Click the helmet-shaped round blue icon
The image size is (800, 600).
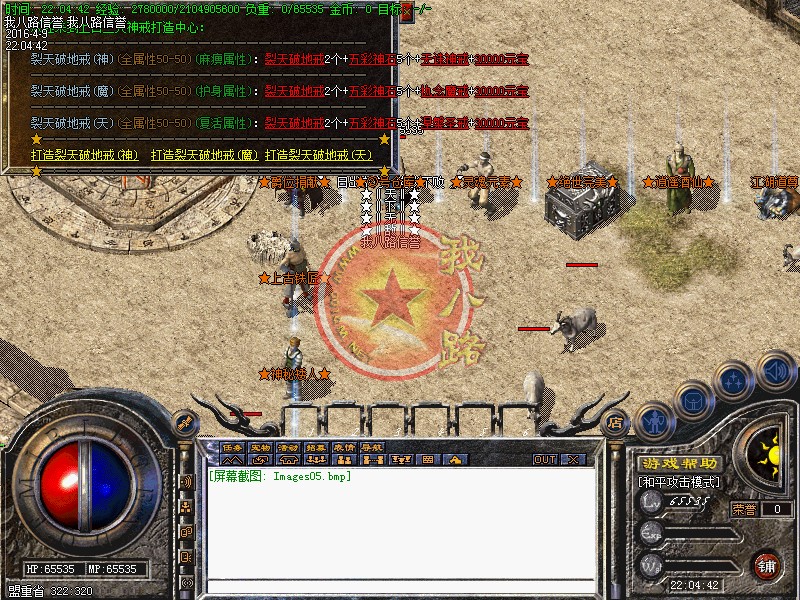click(x=693, y=401)
